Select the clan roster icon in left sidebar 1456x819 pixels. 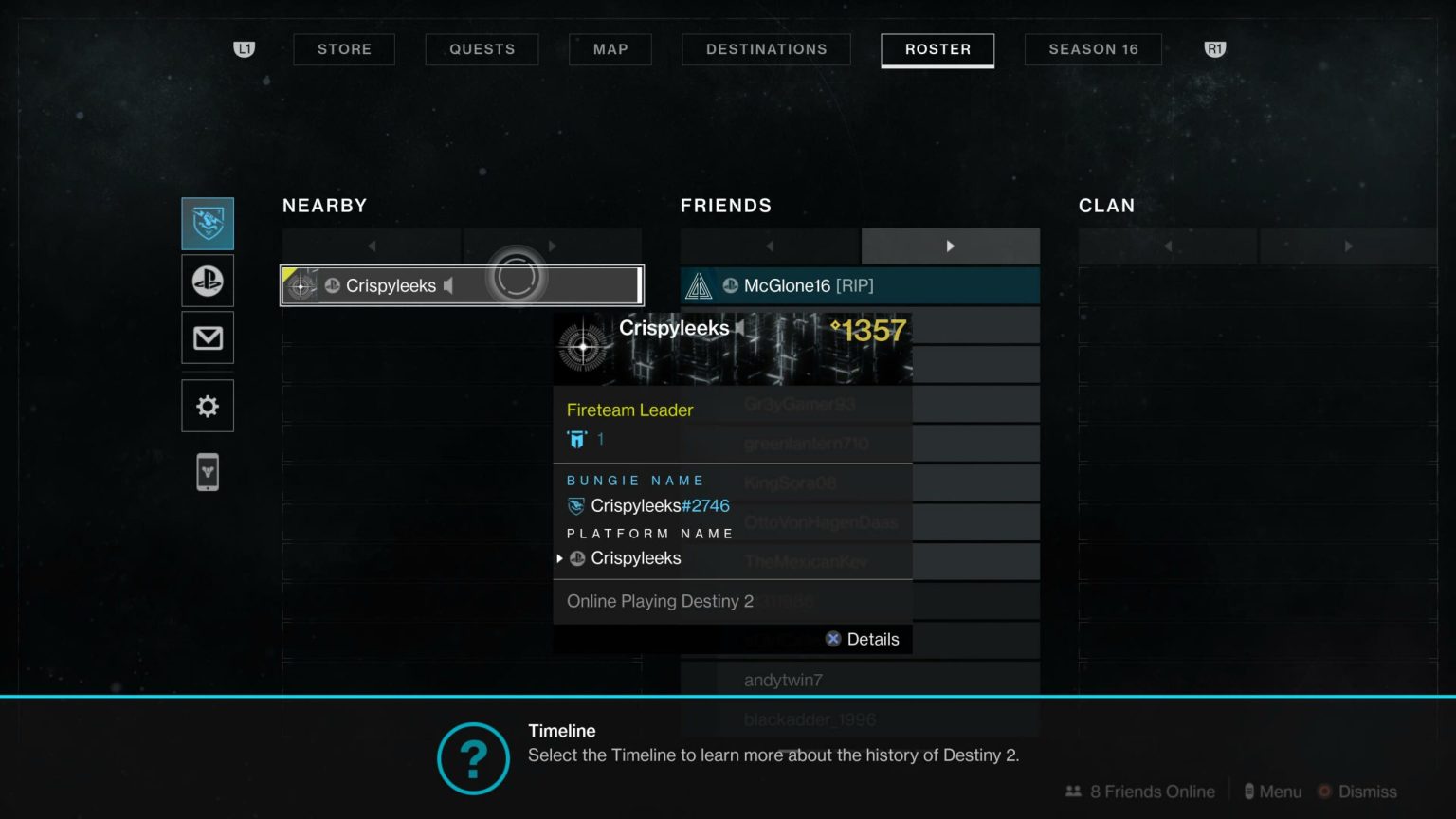click(207, 223)
